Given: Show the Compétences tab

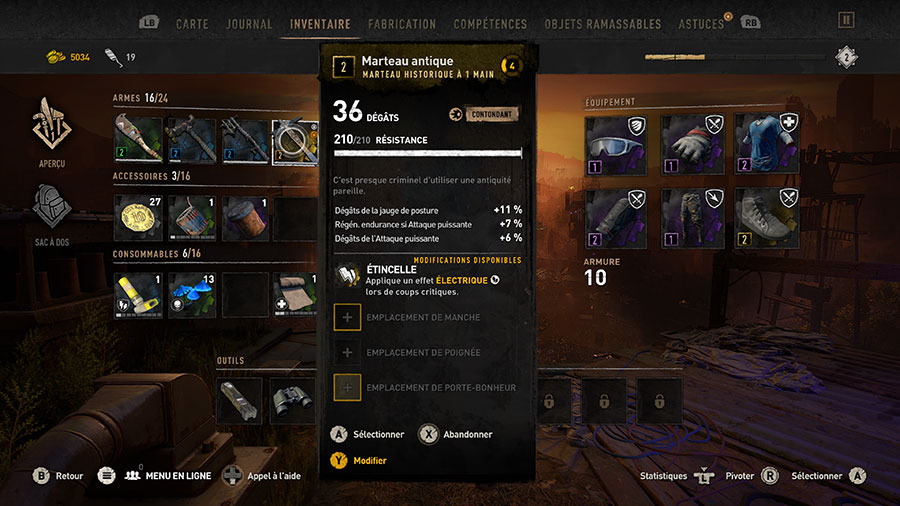Looking at the screenshot, I should pos(490,23).
